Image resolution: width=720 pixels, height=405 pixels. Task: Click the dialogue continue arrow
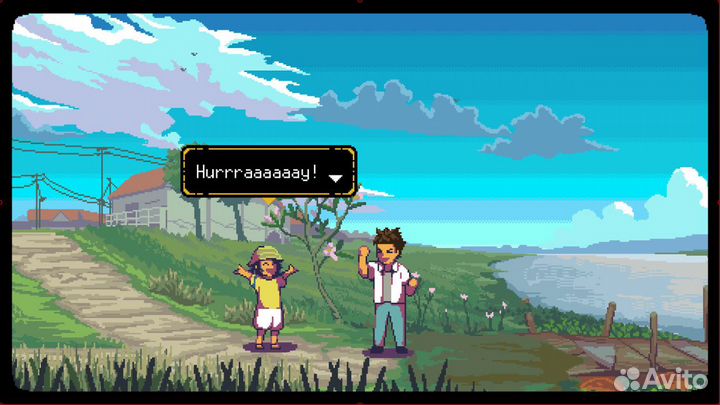pyautogui.click(x=336, y=178)
